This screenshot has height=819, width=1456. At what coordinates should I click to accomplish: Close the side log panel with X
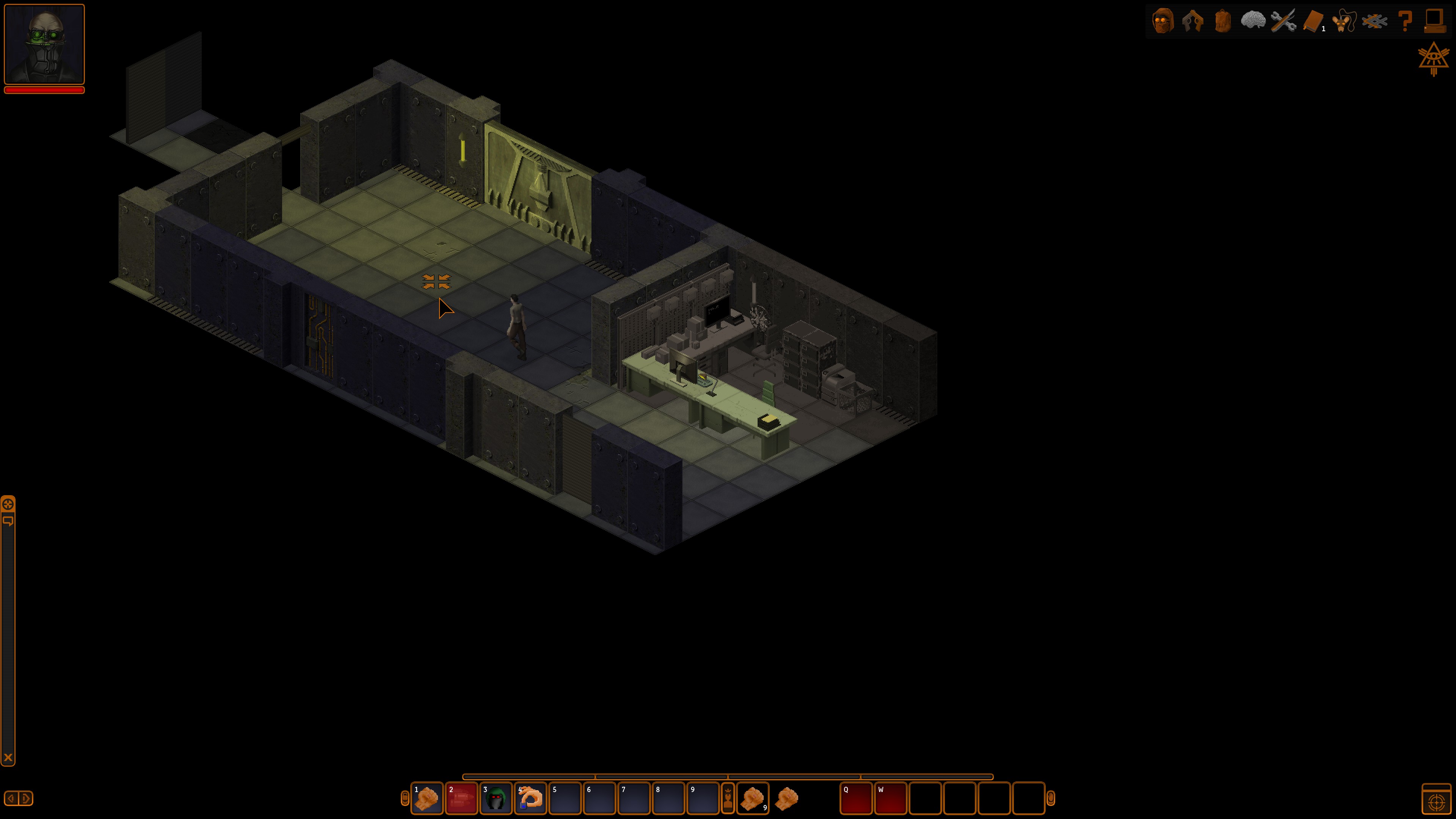(x=8, y=758)
